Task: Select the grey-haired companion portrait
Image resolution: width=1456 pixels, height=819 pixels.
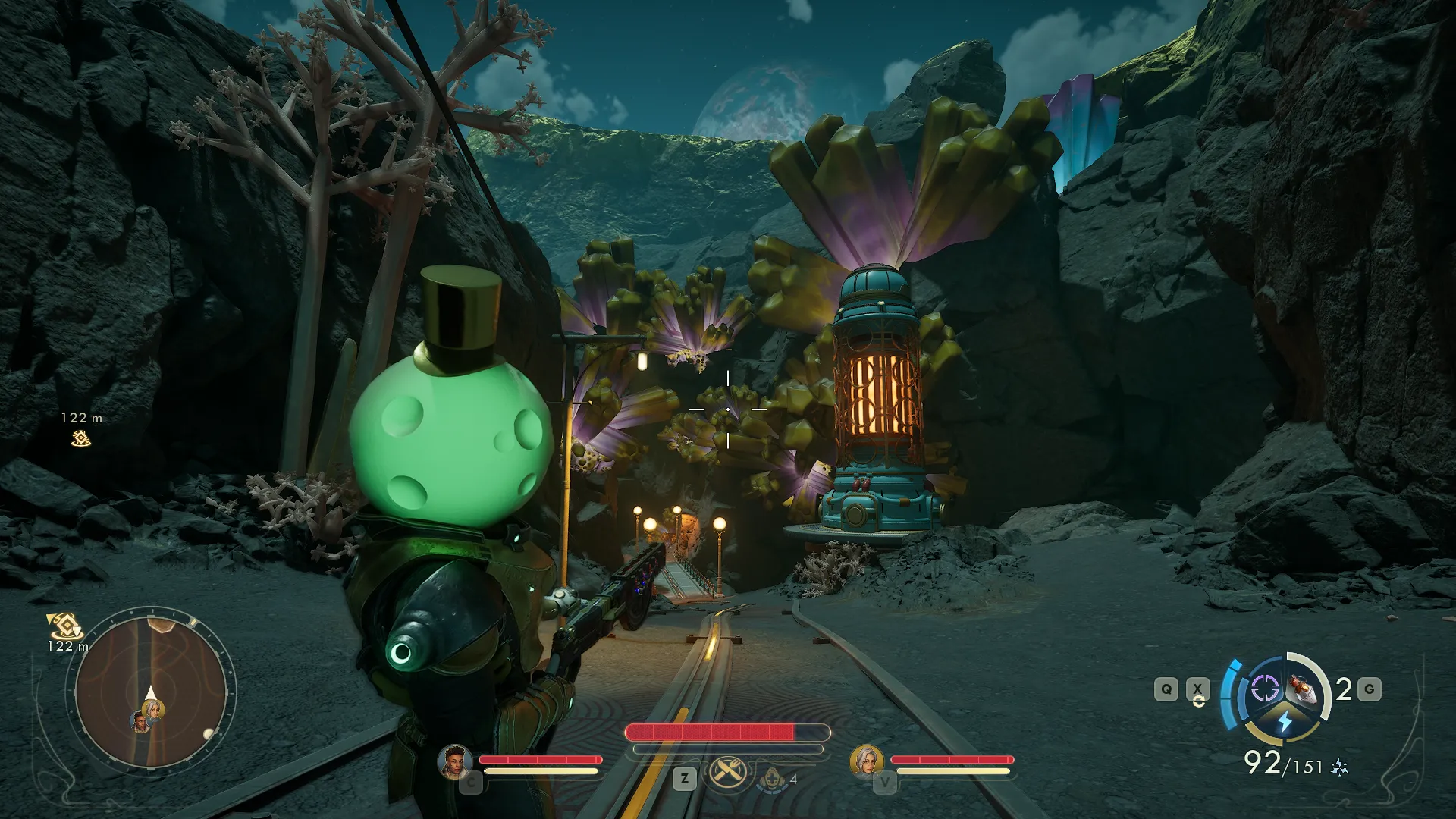Action: point(866,761)
